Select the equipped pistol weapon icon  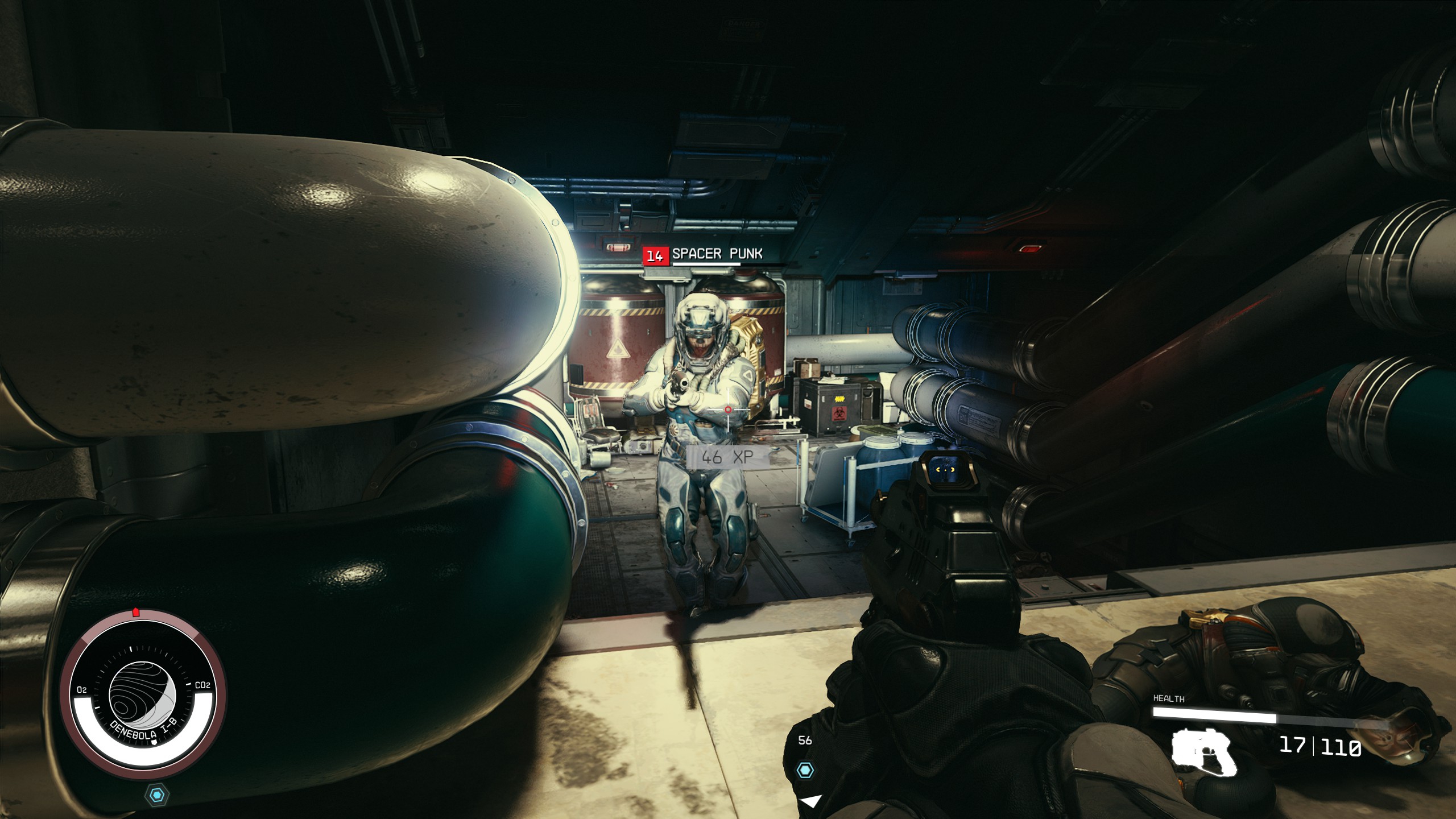1203,752
